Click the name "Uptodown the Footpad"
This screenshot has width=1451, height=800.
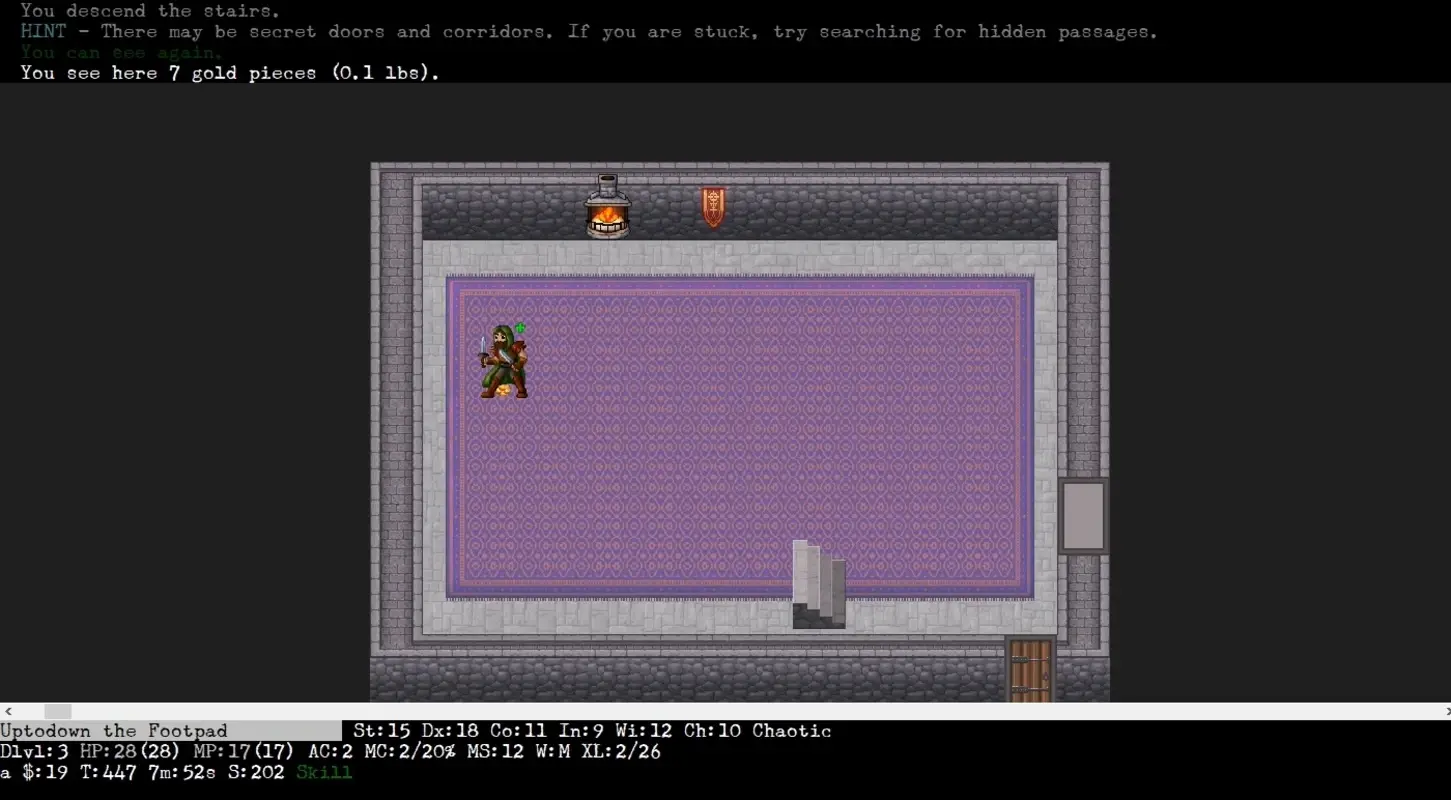click(x=113, y=730)
